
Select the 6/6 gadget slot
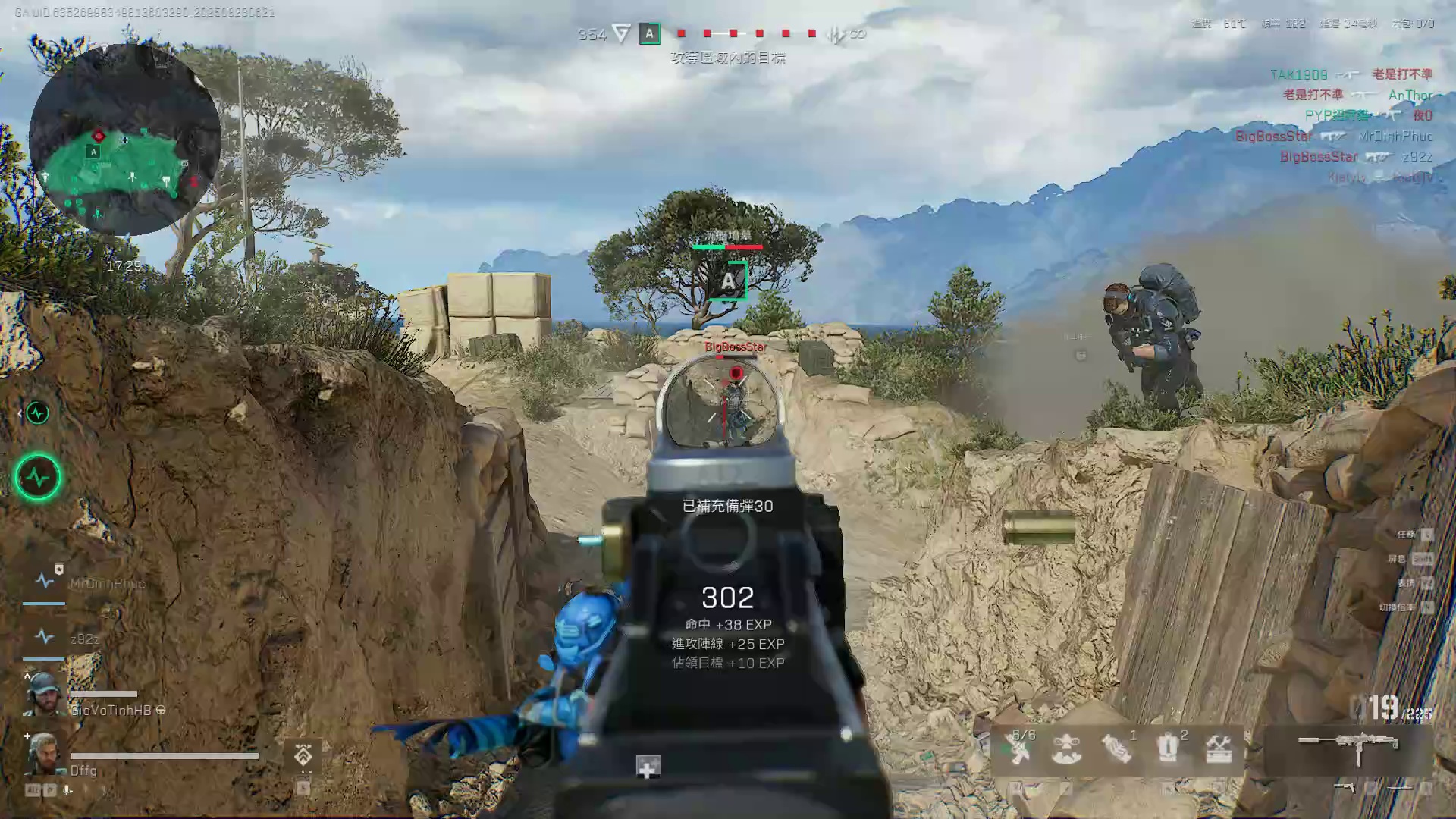point(1018,748)
